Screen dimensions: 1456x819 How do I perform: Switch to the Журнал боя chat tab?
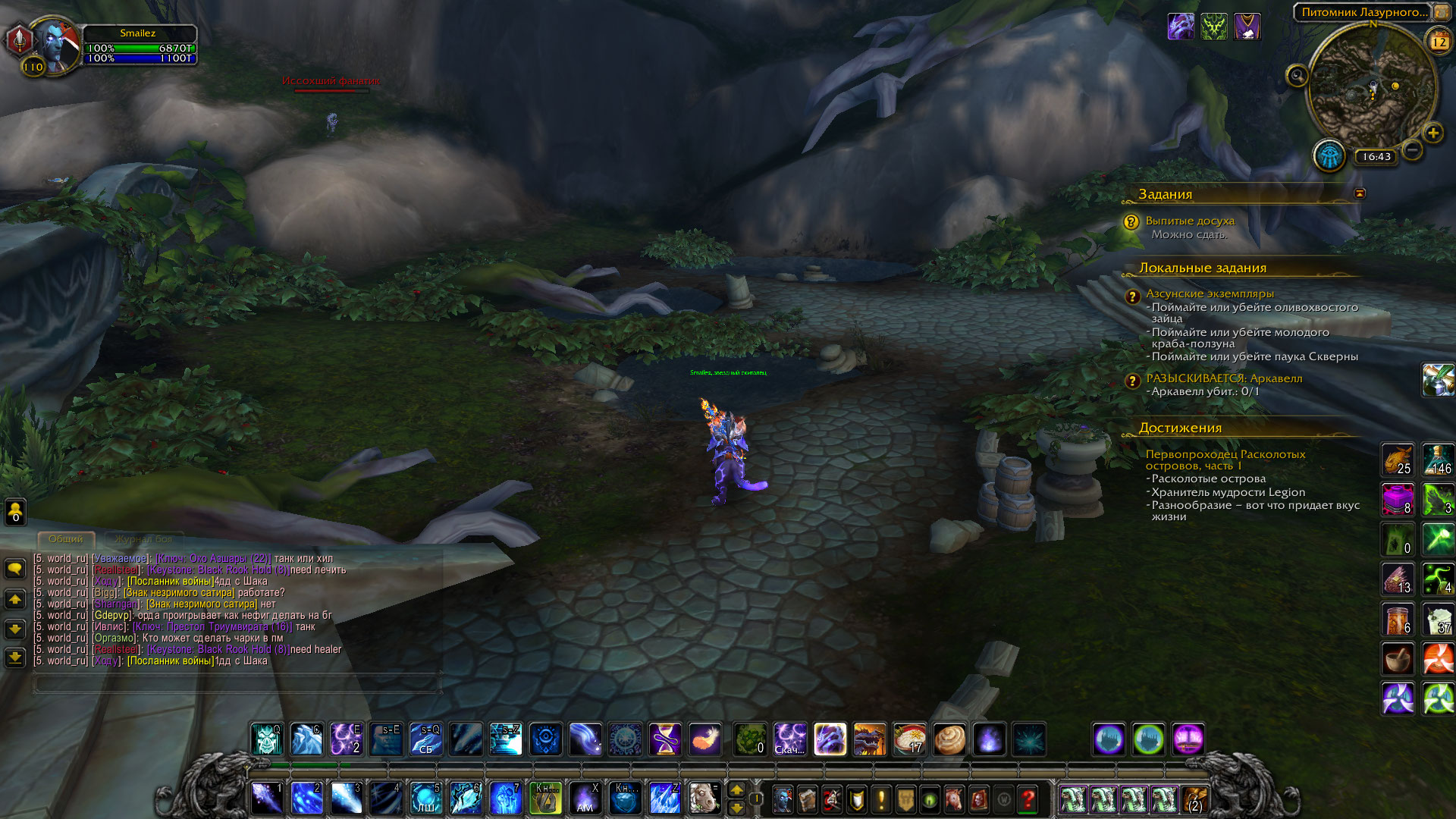pos(143,539)
